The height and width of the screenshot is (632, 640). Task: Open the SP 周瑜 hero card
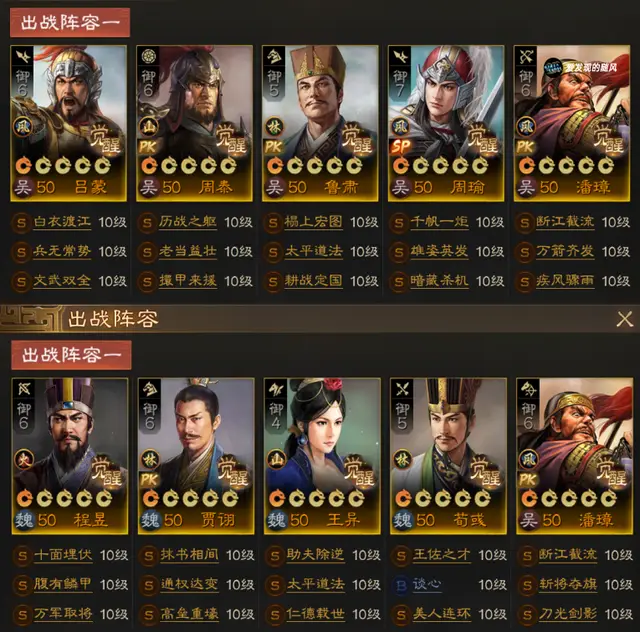tap(445, 120)
